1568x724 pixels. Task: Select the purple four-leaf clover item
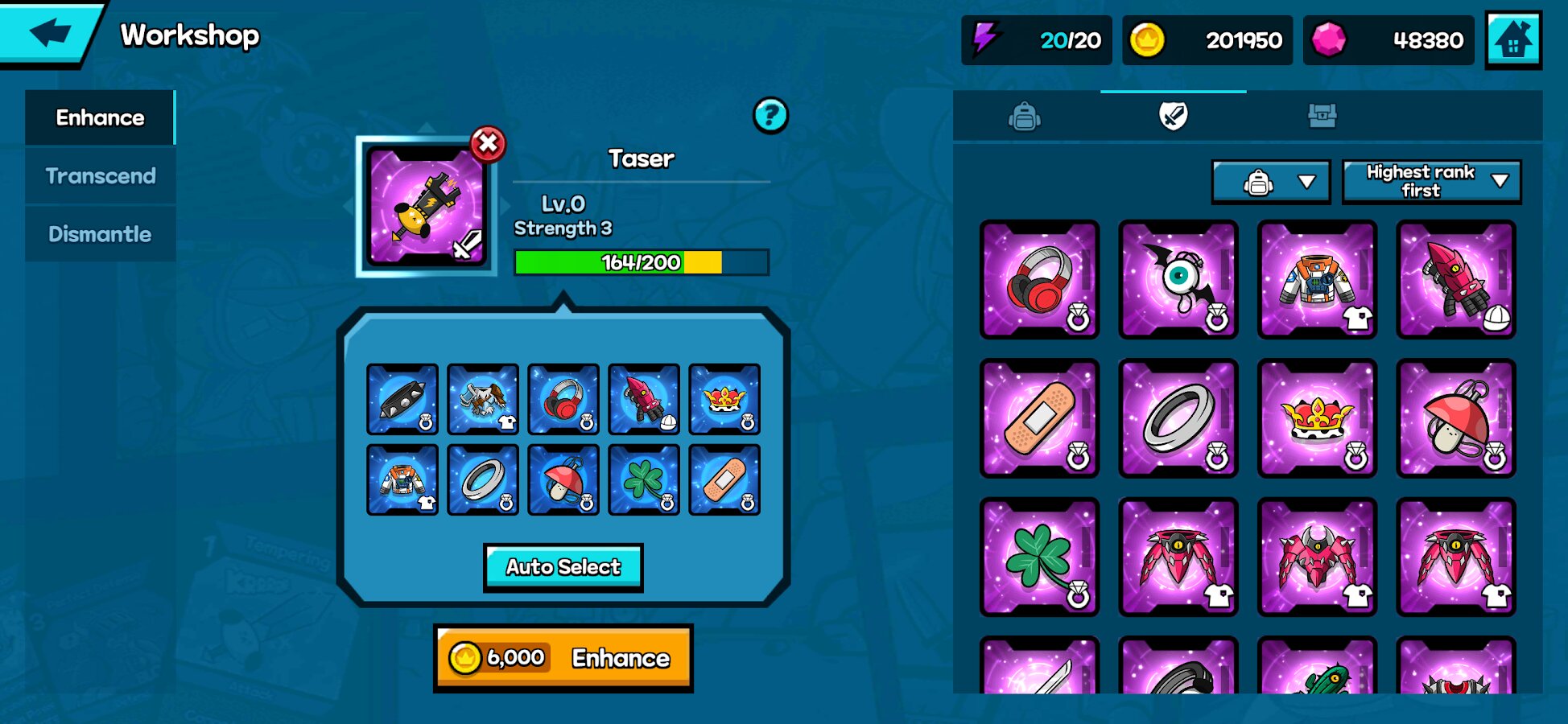click(x=1039, y=557)
